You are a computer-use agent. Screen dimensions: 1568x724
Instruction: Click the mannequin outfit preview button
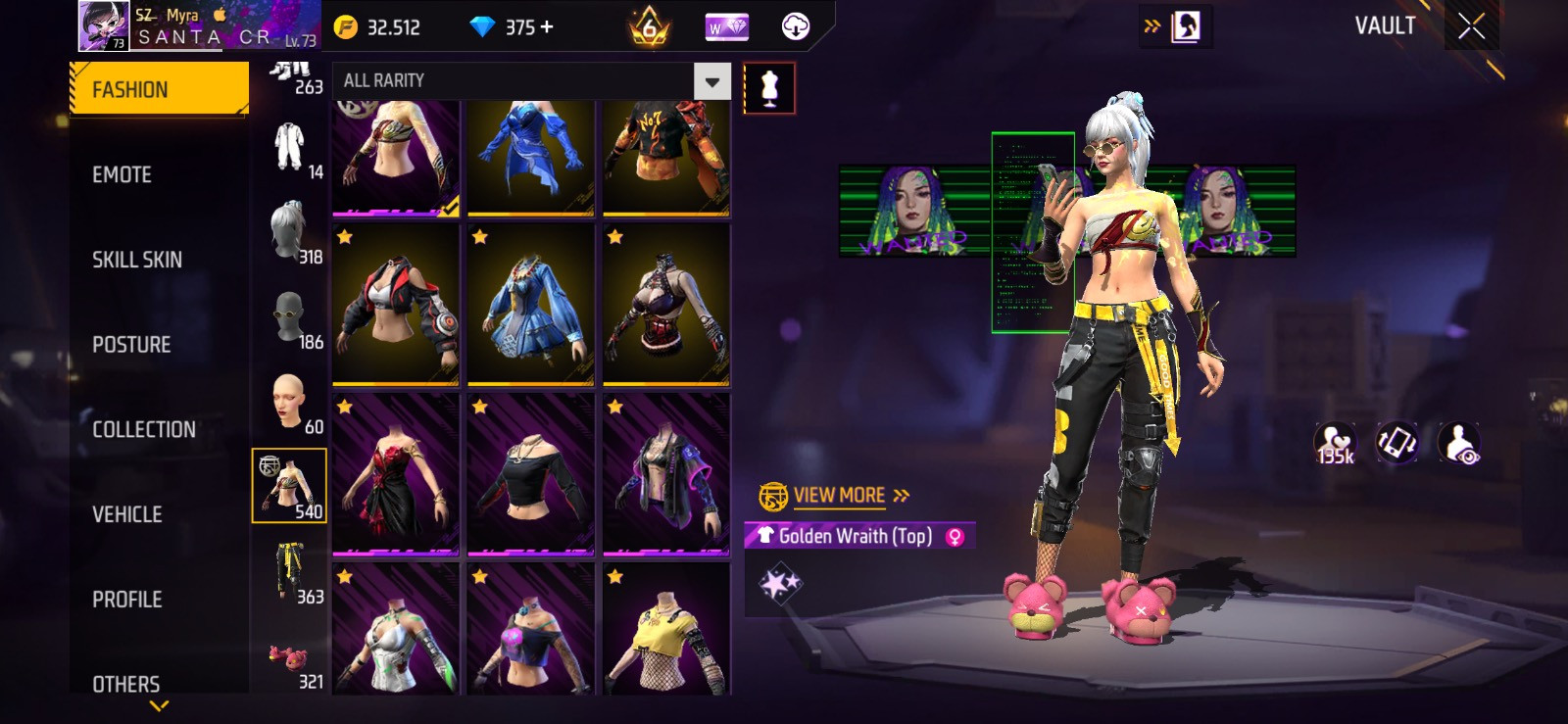[x=769, y=88]
